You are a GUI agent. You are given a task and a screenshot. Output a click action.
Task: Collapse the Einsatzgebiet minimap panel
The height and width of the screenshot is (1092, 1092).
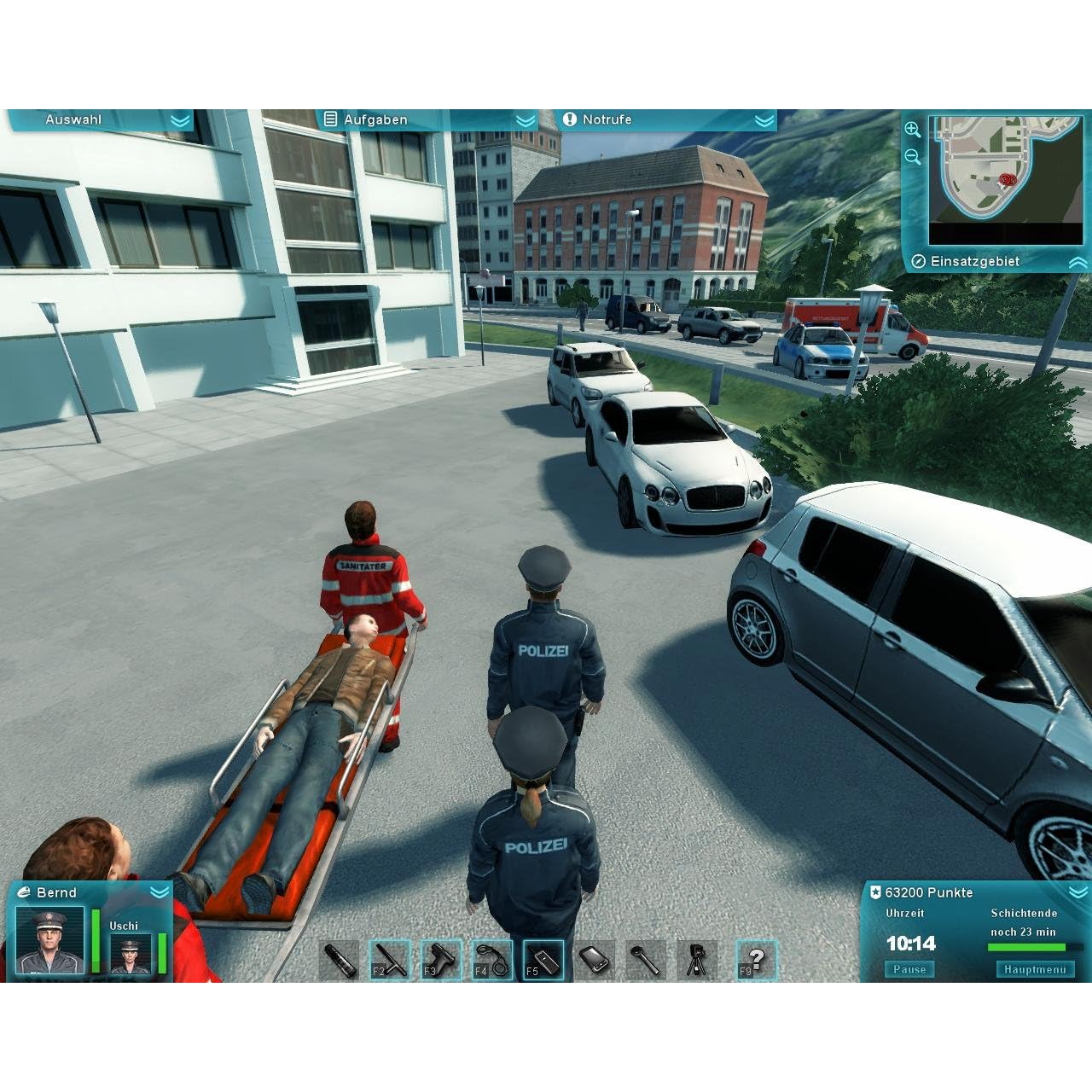(x=1077, y=263)
